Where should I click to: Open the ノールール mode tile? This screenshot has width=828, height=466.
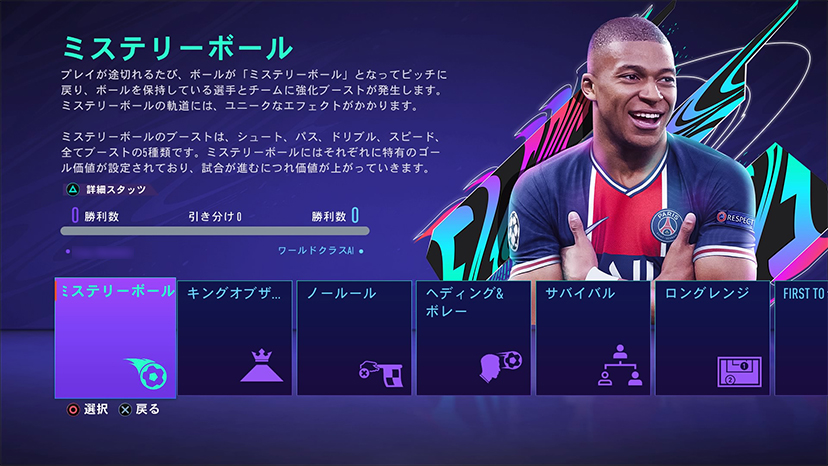click(354, 338)
